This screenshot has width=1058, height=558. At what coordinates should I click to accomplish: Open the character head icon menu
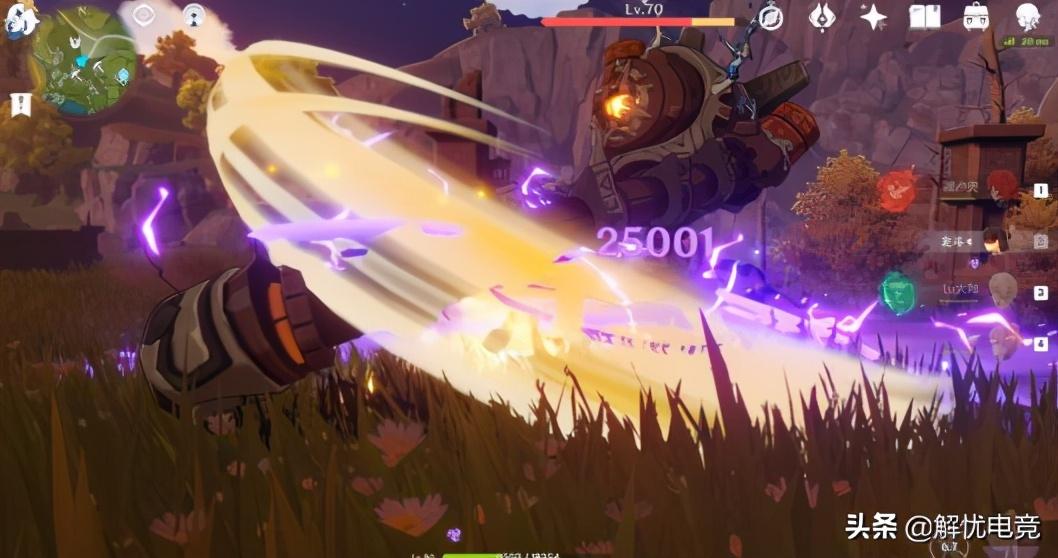(x=1028, y=16)
